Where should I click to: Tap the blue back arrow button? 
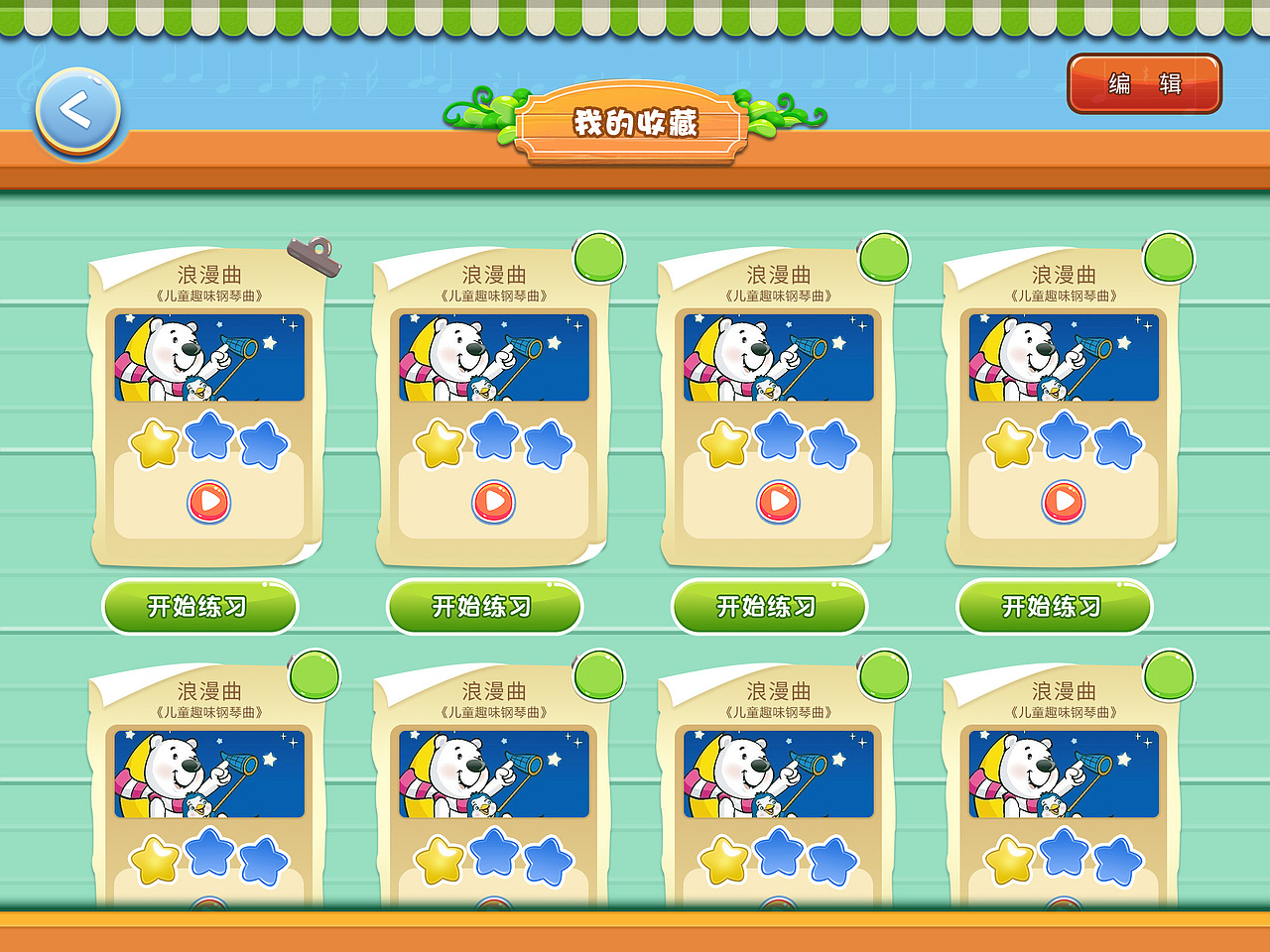coord(77,112)
